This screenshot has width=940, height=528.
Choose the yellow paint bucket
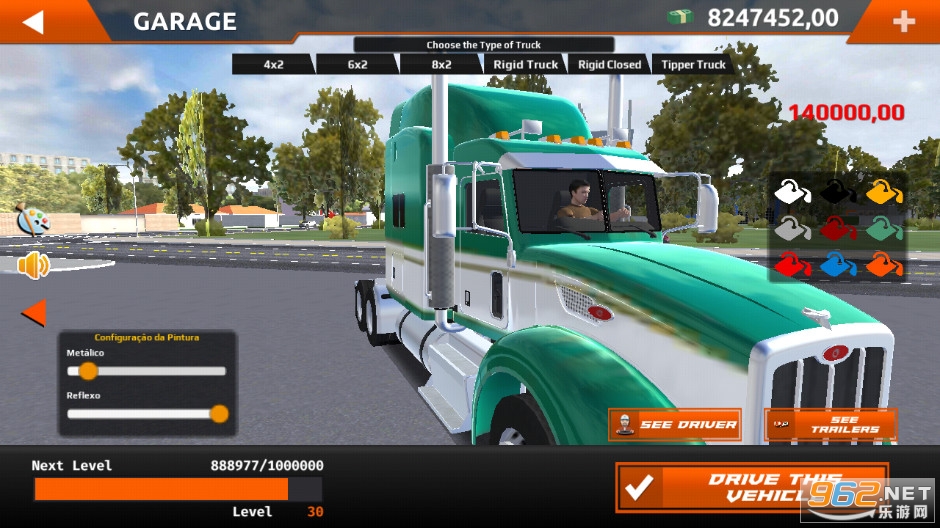tap(883, 191)
